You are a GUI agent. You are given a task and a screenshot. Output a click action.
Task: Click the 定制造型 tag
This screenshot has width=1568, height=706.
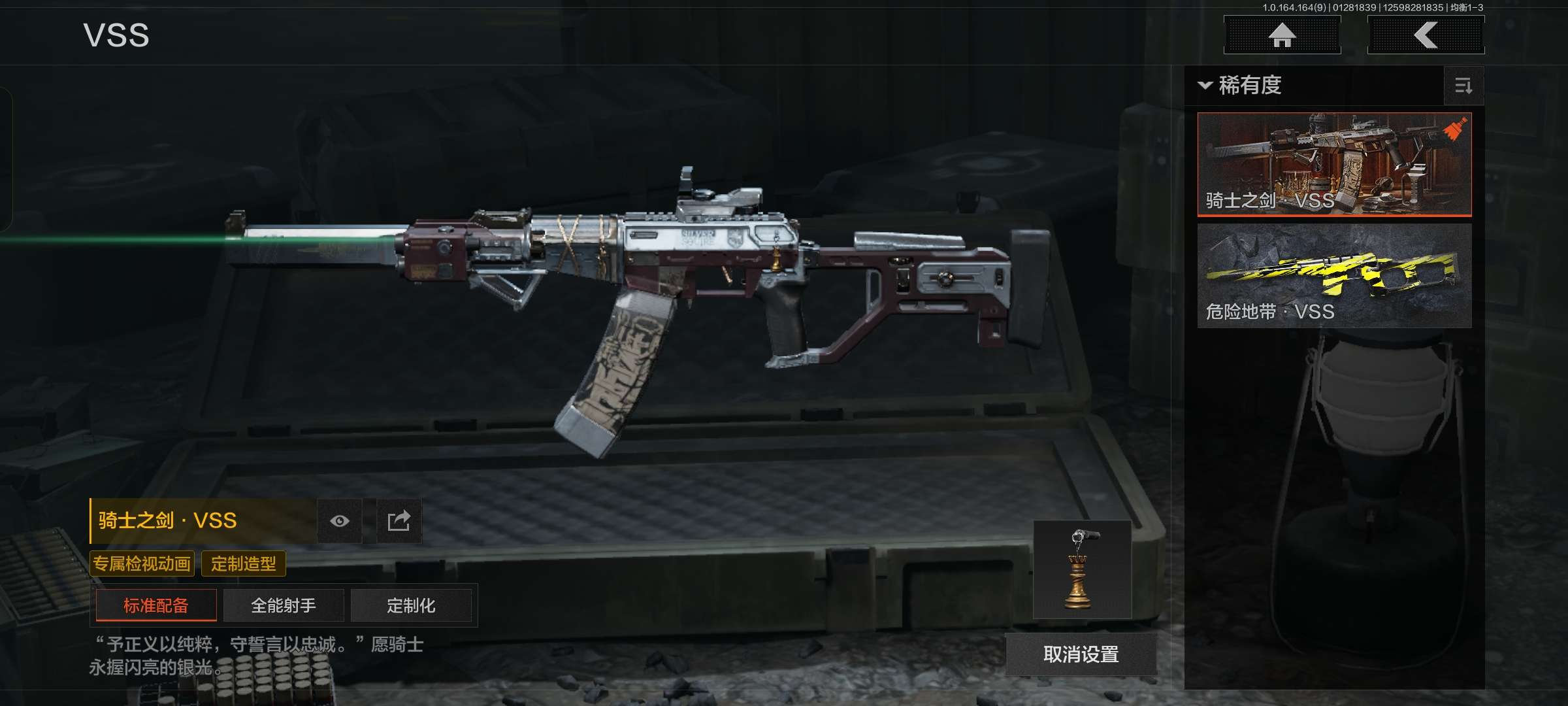click(x=244, y=563)
